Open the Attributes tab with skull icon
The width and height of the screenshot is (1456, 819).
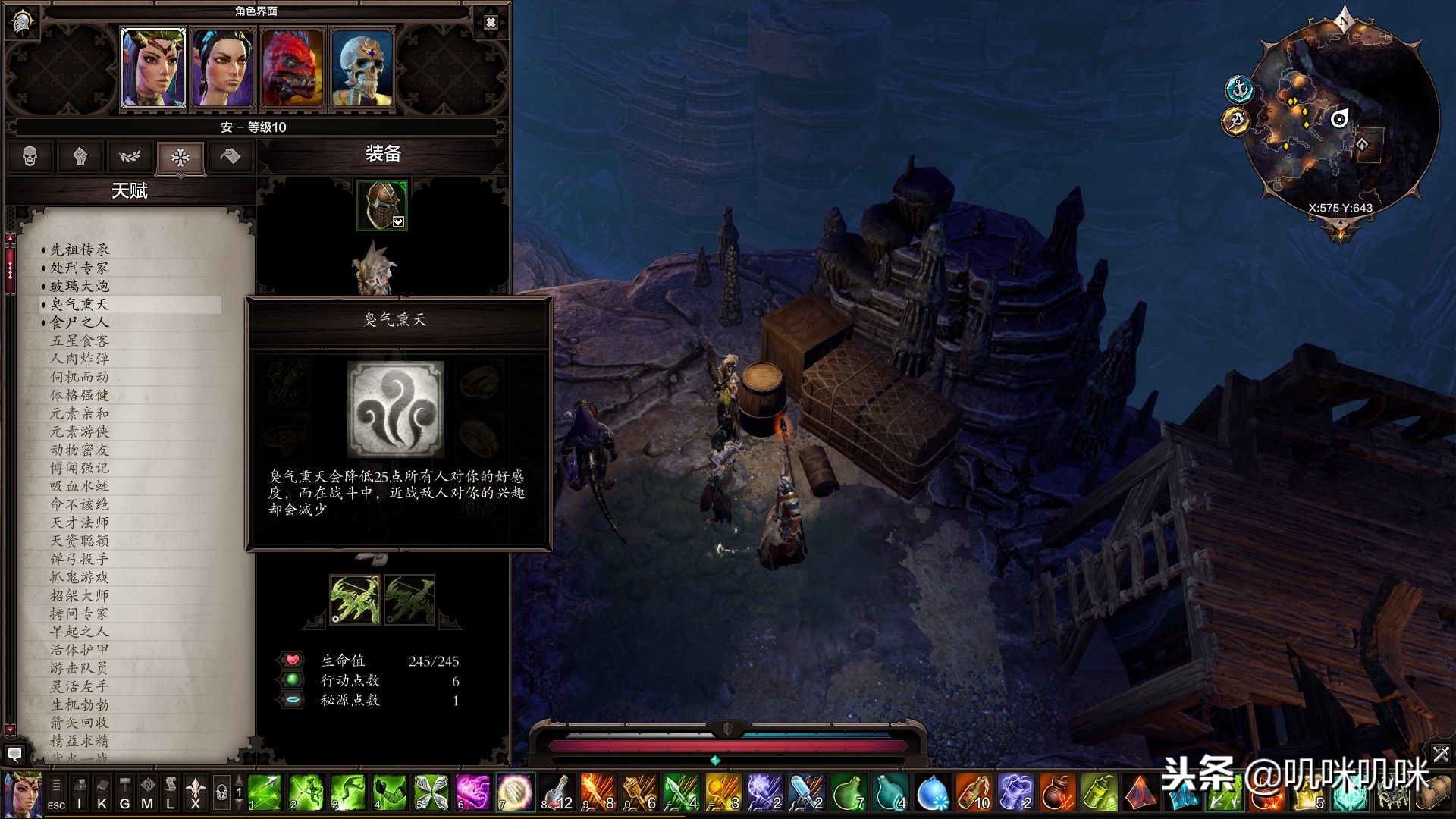point(29,157)
